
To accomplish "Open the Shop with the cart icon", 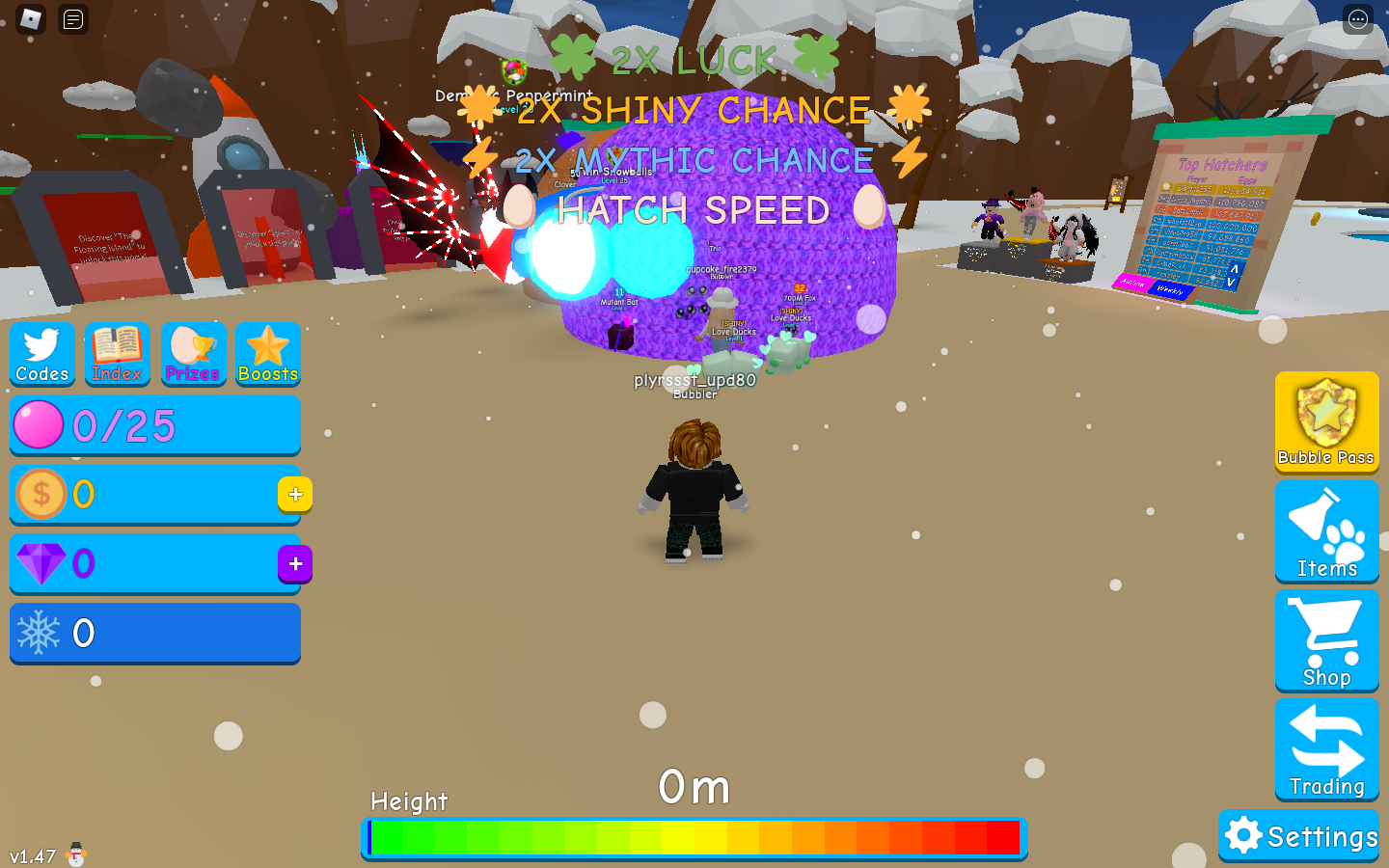I will 1326,640.
